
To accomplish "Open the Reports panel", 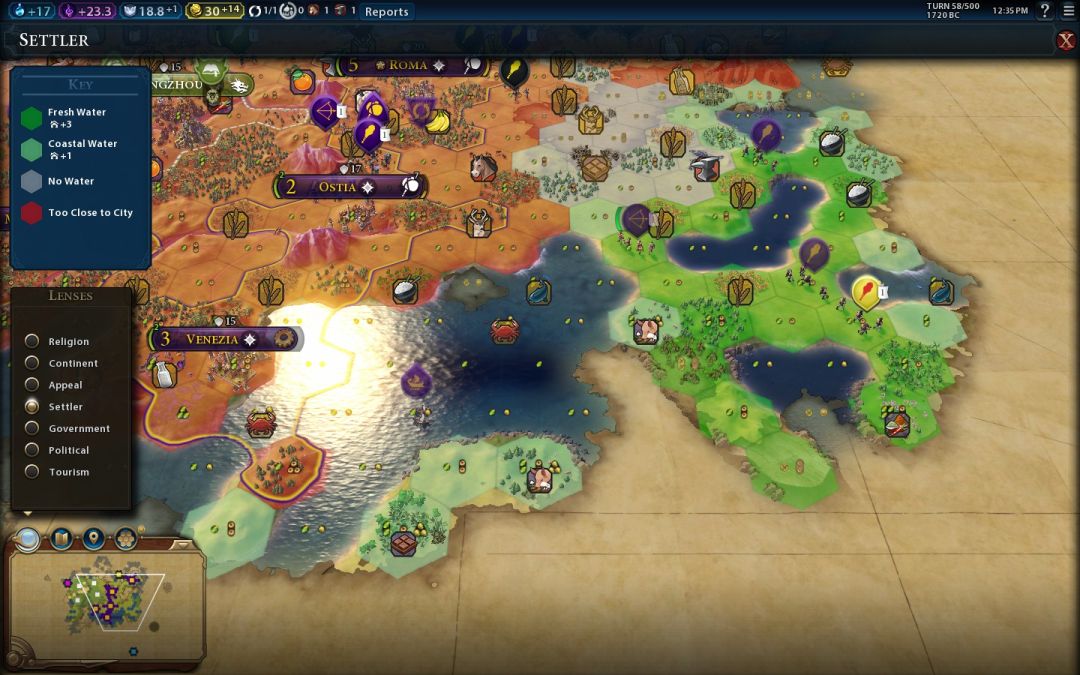I will pos(386,11).
